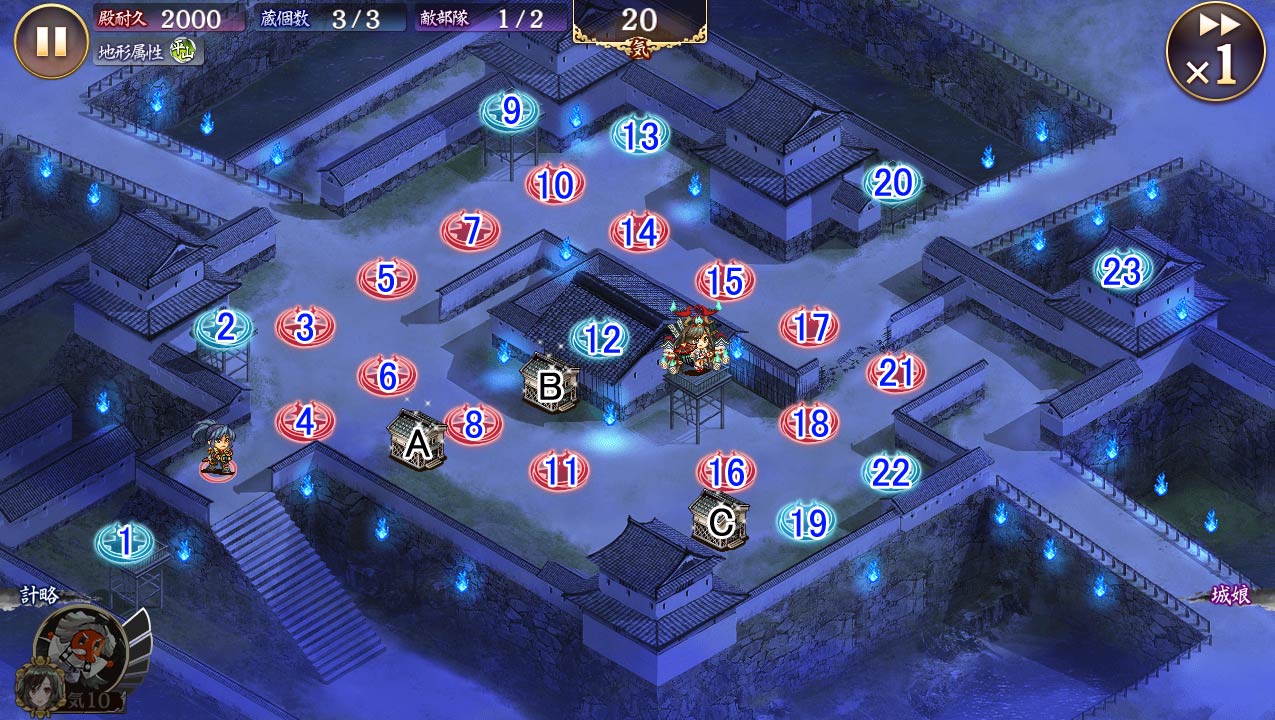The image size is (1275, 720).
Task: Select blue placement tile 19
Action: [808, 522]
